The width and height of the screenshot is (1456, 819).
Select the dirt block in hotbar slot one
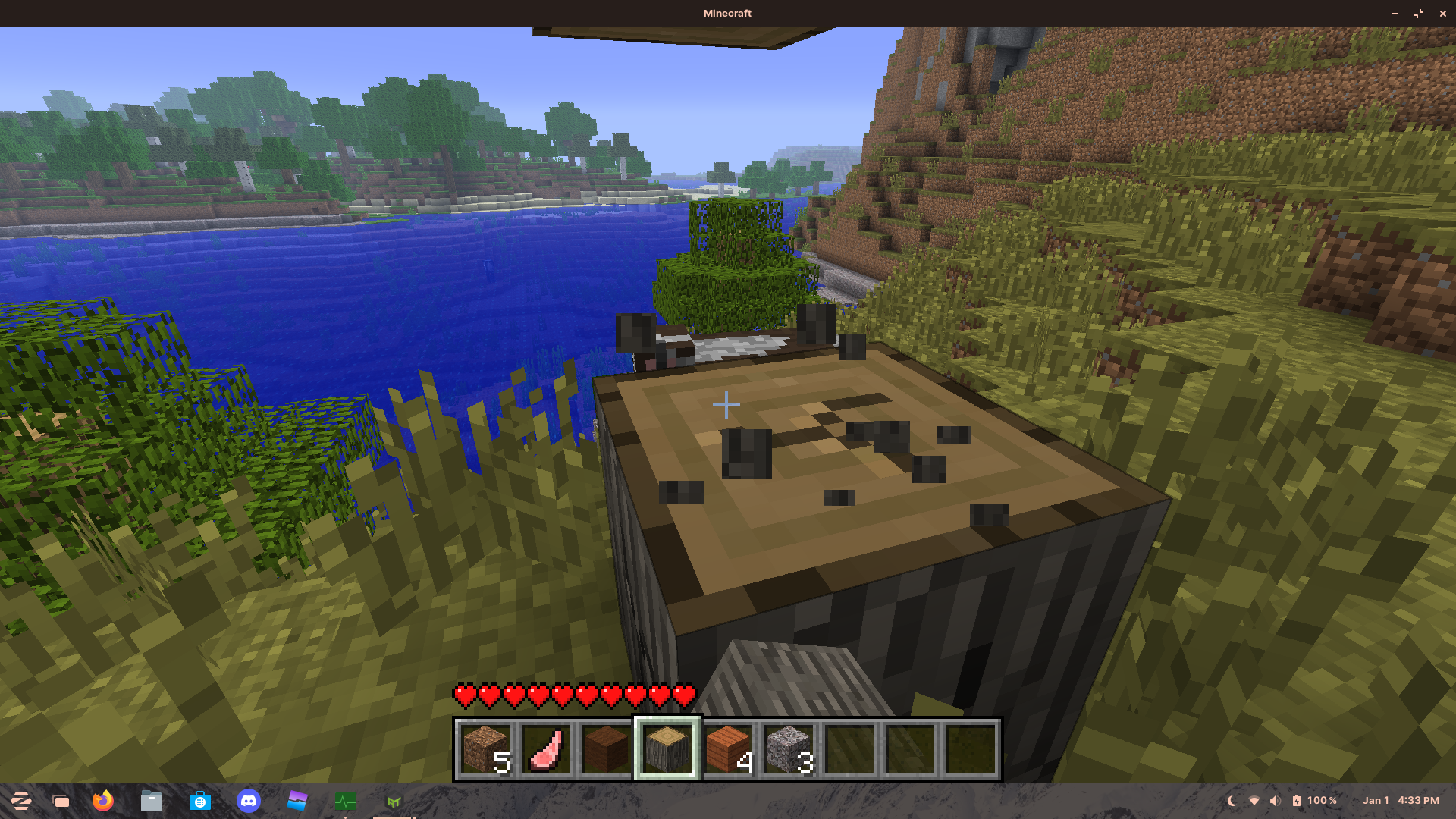pos(486,747)
